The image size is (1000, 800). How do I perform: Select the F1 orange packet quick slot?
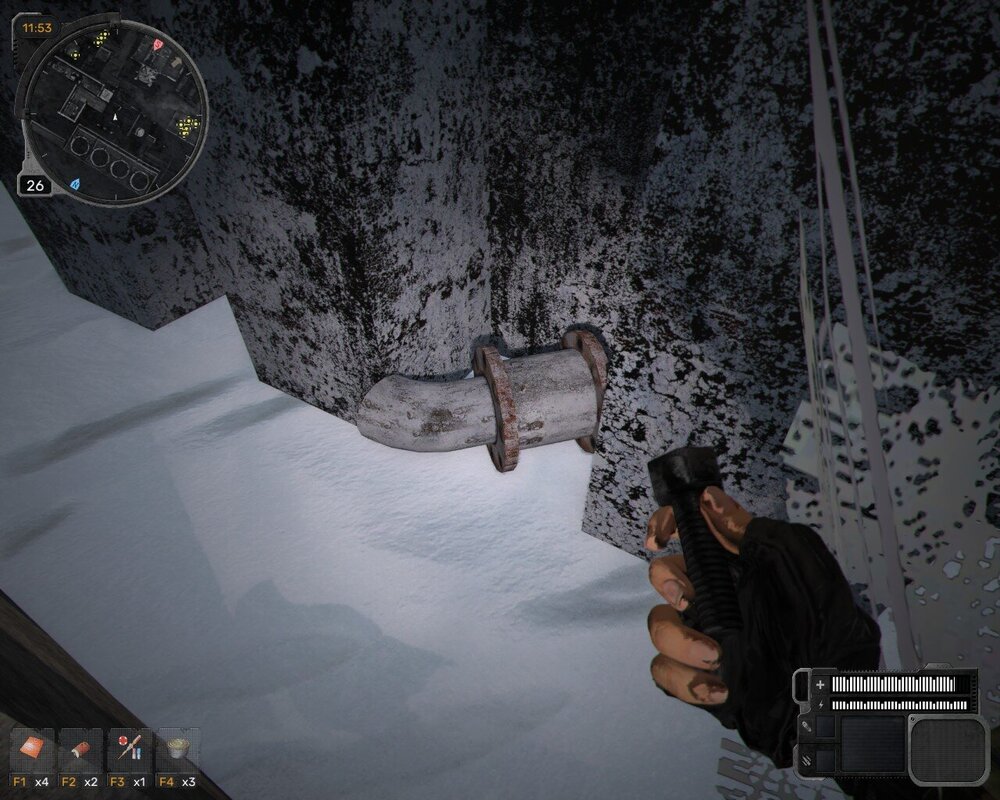pos(31,750)
